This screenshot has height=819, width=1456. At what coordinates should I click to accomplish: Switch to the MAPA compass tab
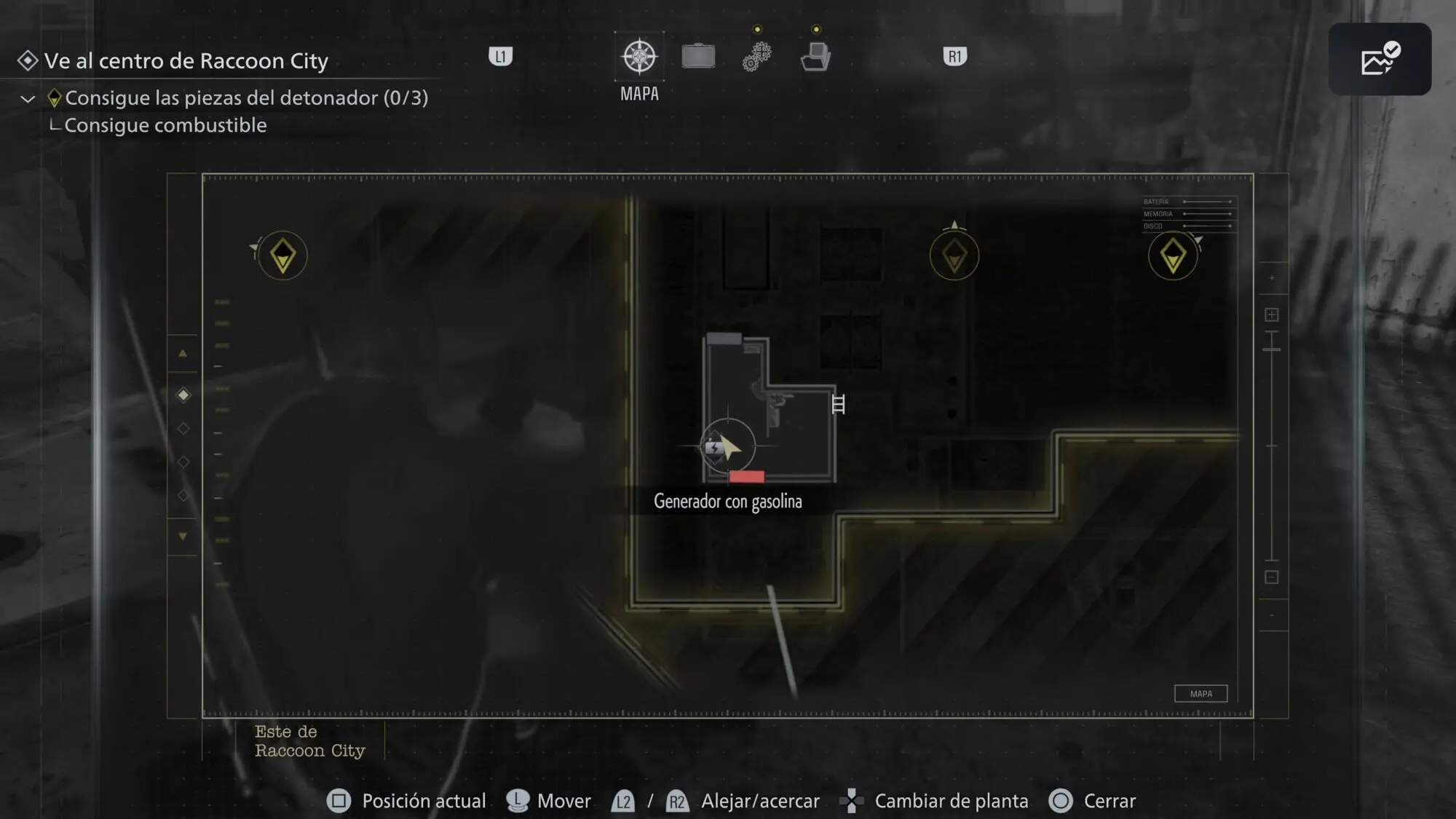point(639,57)
